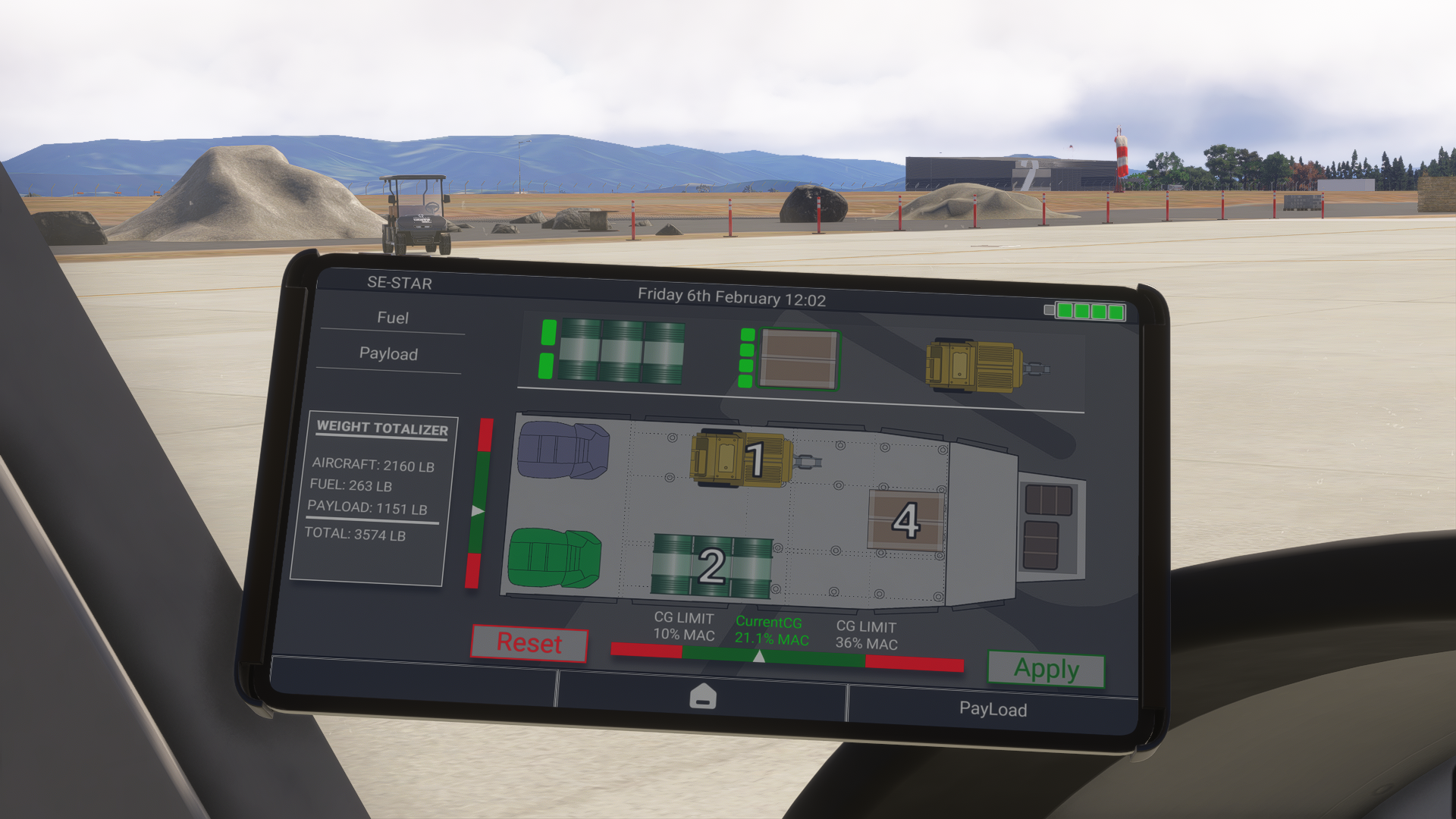The height and width of the screenshot is (819, 1456).
Task: Toggle the green co-pilot seat
Action: tap(554, 559)
